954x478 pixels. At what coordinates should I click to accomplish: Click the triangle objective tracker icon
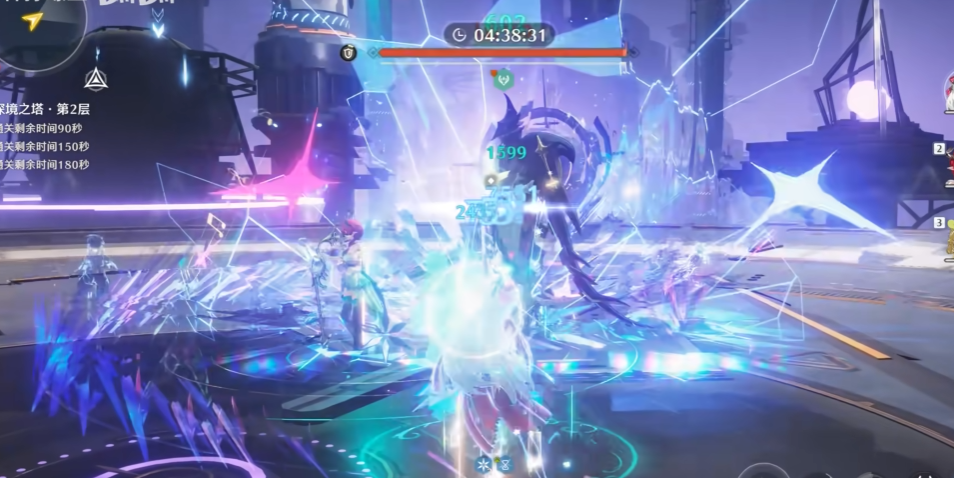pyautogui.click(x=96, y=79)
